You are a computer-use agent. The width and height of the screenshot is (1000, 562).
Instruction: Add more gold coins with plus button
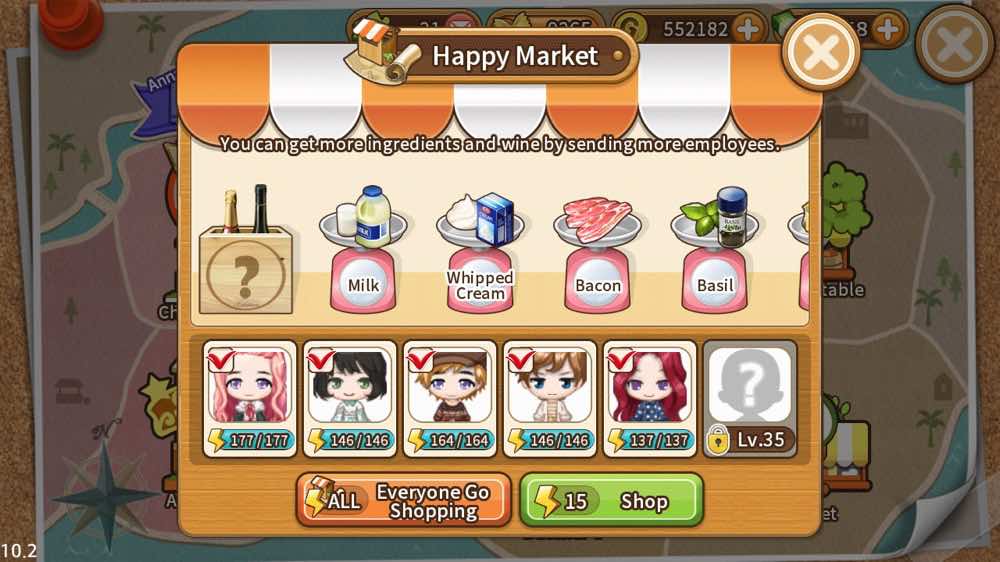click(x=746, y=29)
